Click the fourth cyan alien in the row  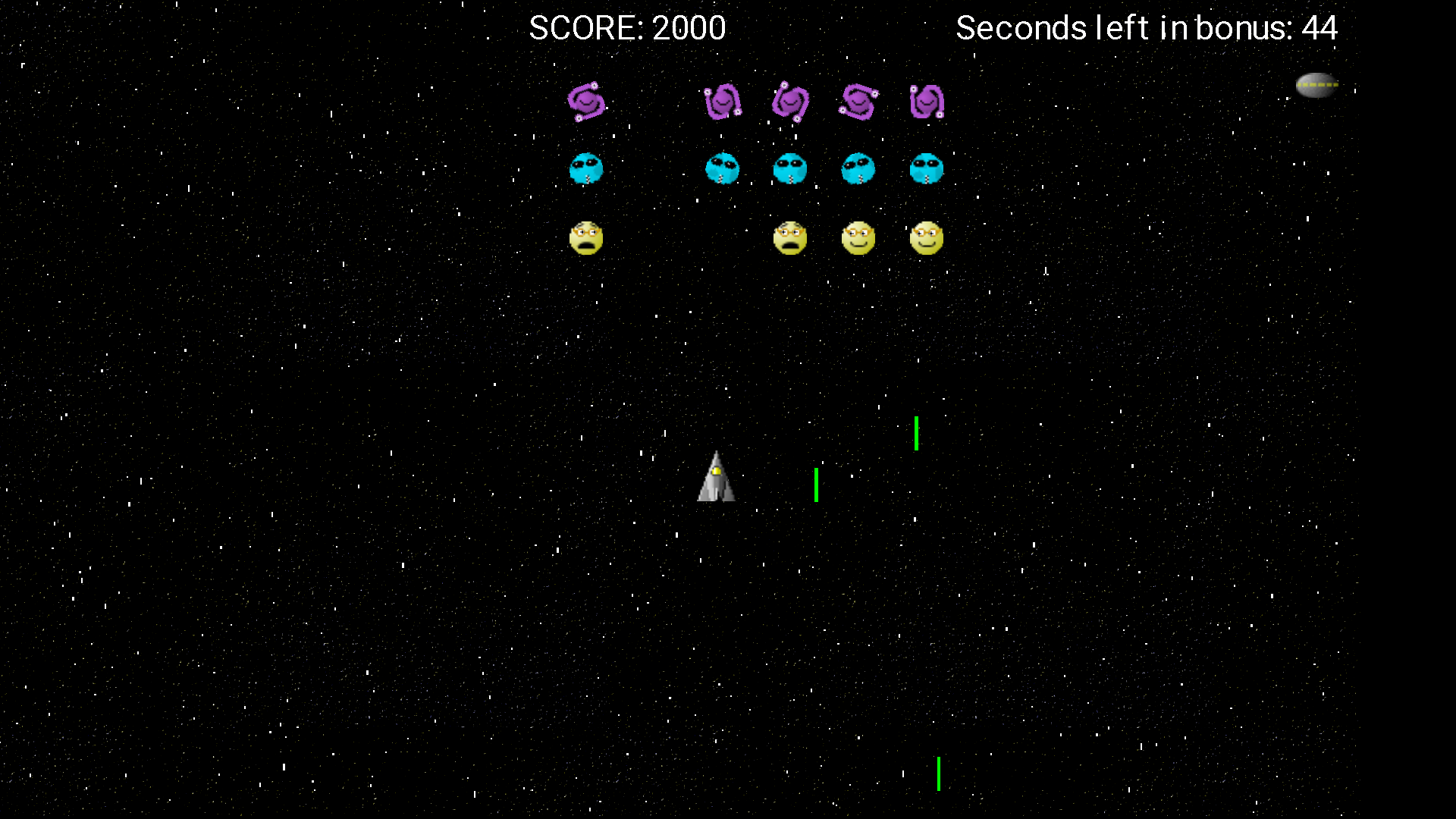(x=858, y=169)
